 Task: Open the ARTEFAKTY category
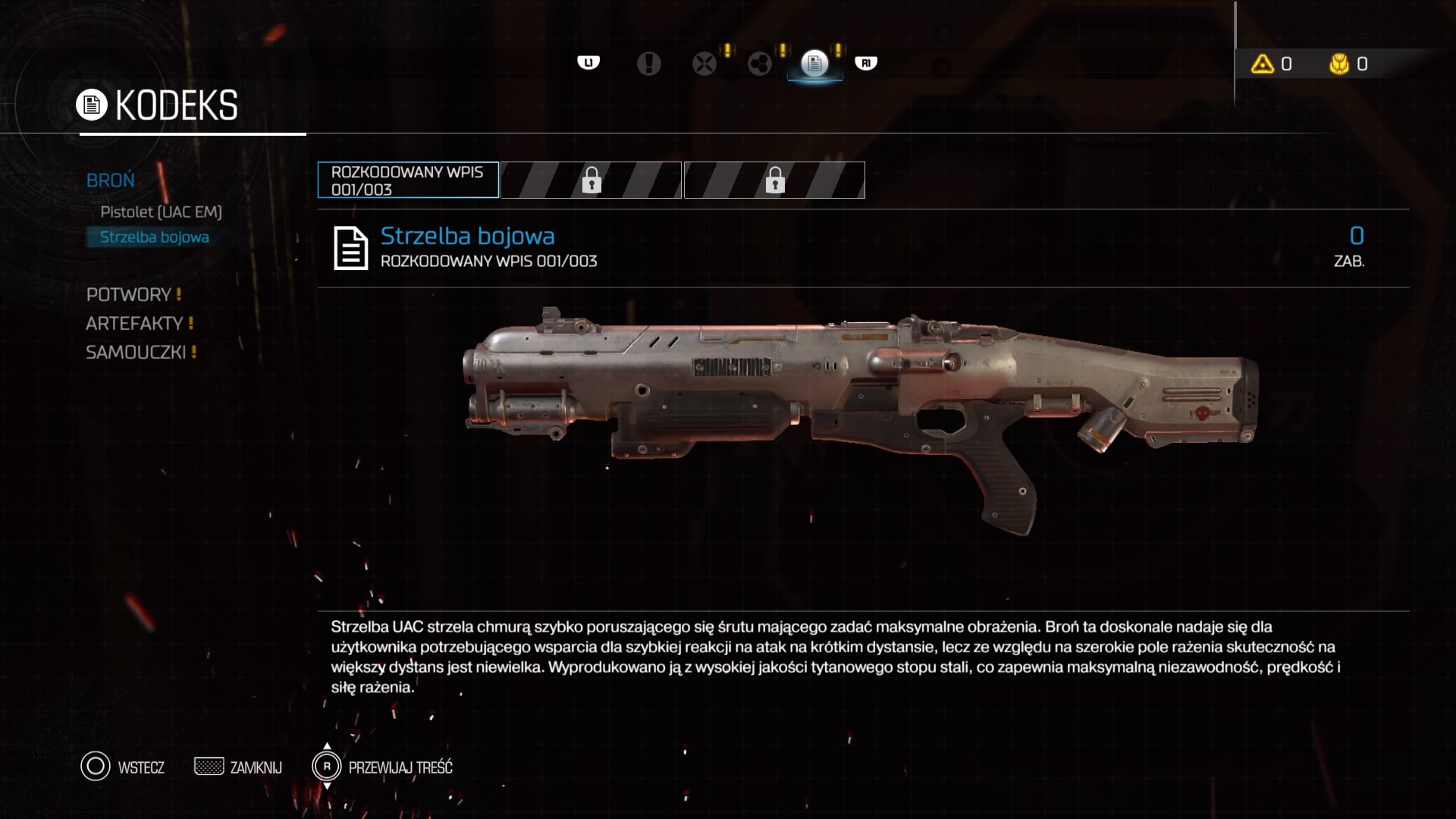point(134,323)
